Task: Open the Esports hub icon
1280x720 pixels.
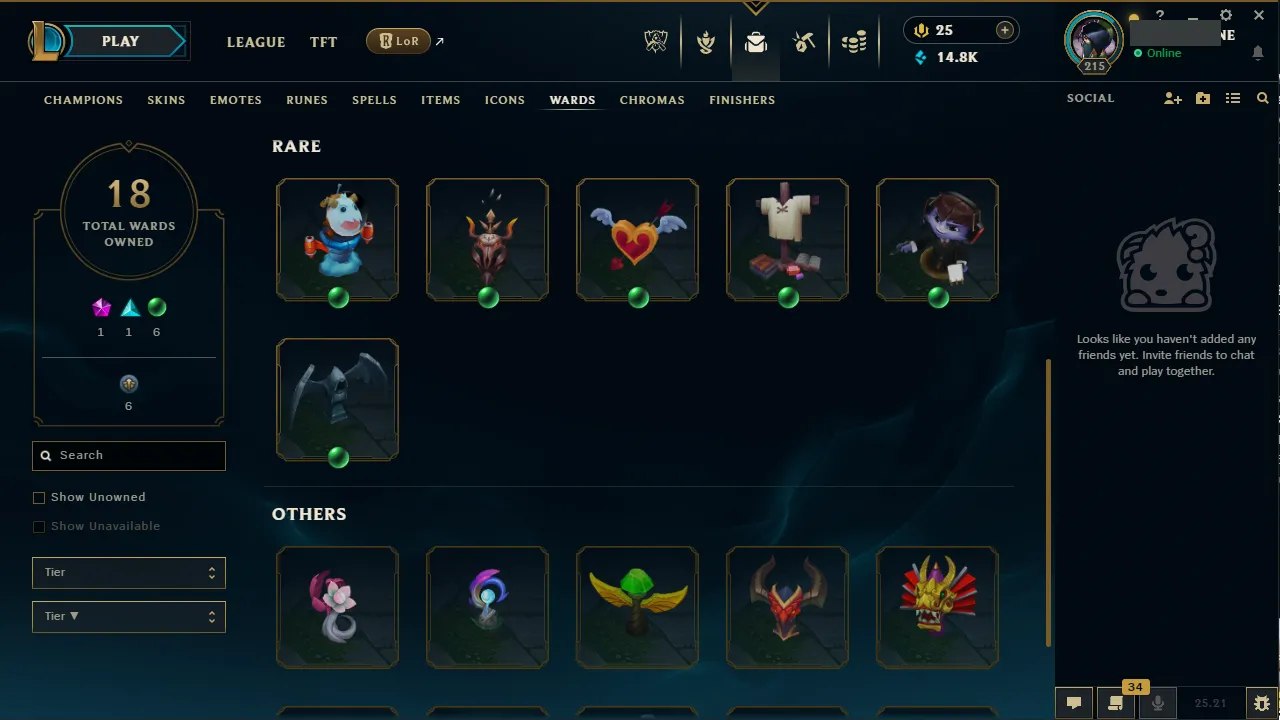Action: tap(656, 42)
